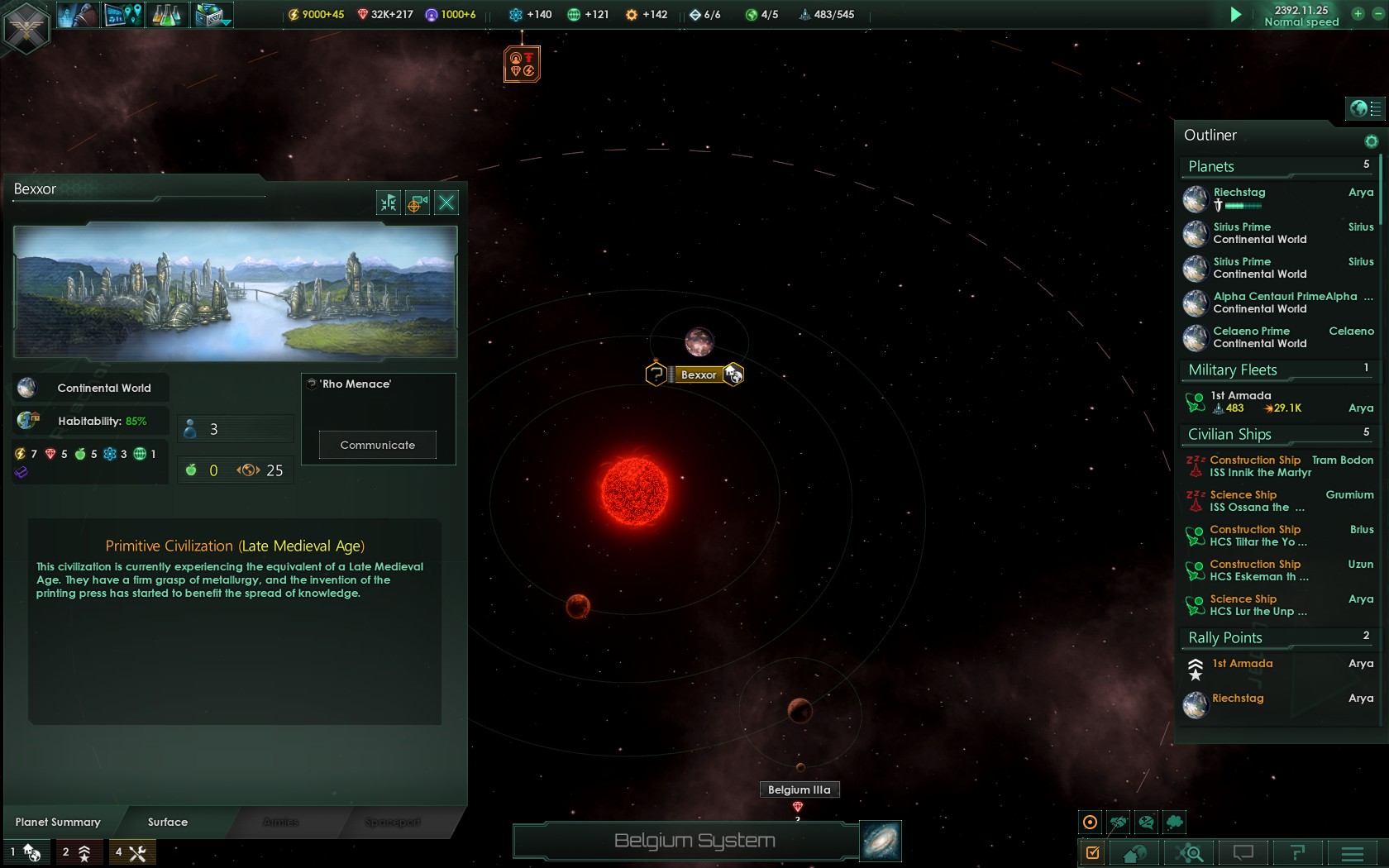Close the Bexxor planet panel
The height and width of the screenshot is (868, 1389).
(446, 203)
